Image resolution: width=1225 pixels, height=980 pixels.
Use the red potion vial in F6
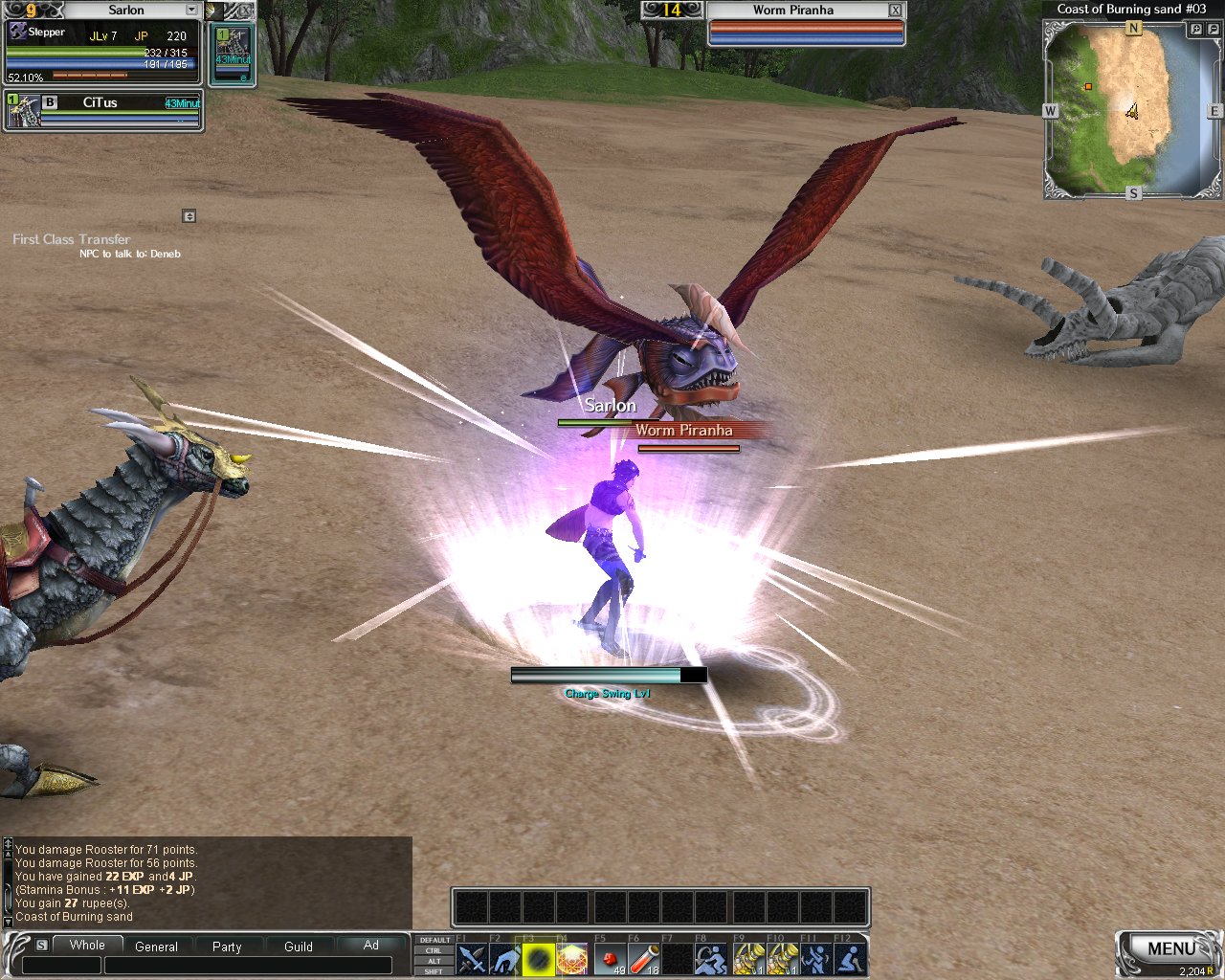(644, 958)
